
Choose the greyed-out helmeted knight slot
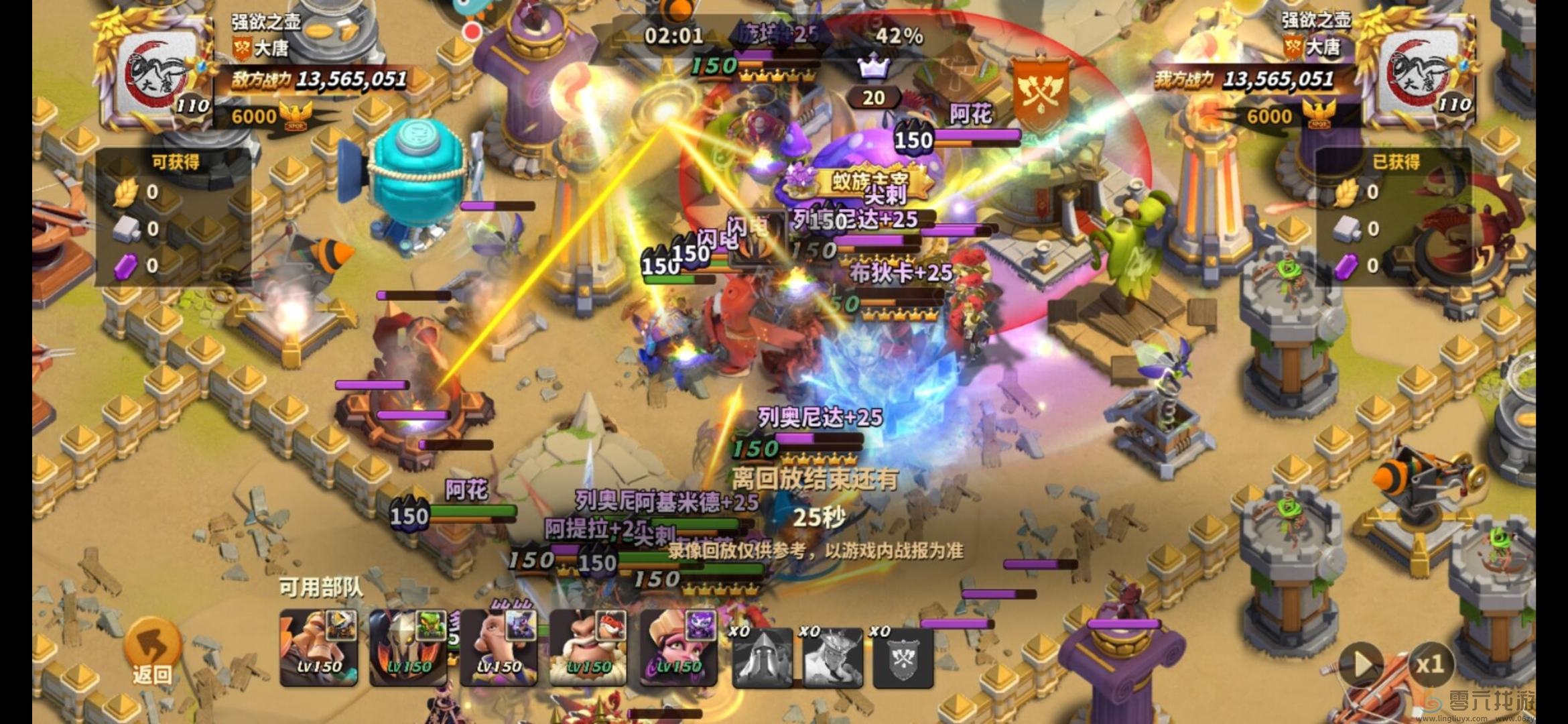(763, 657)
